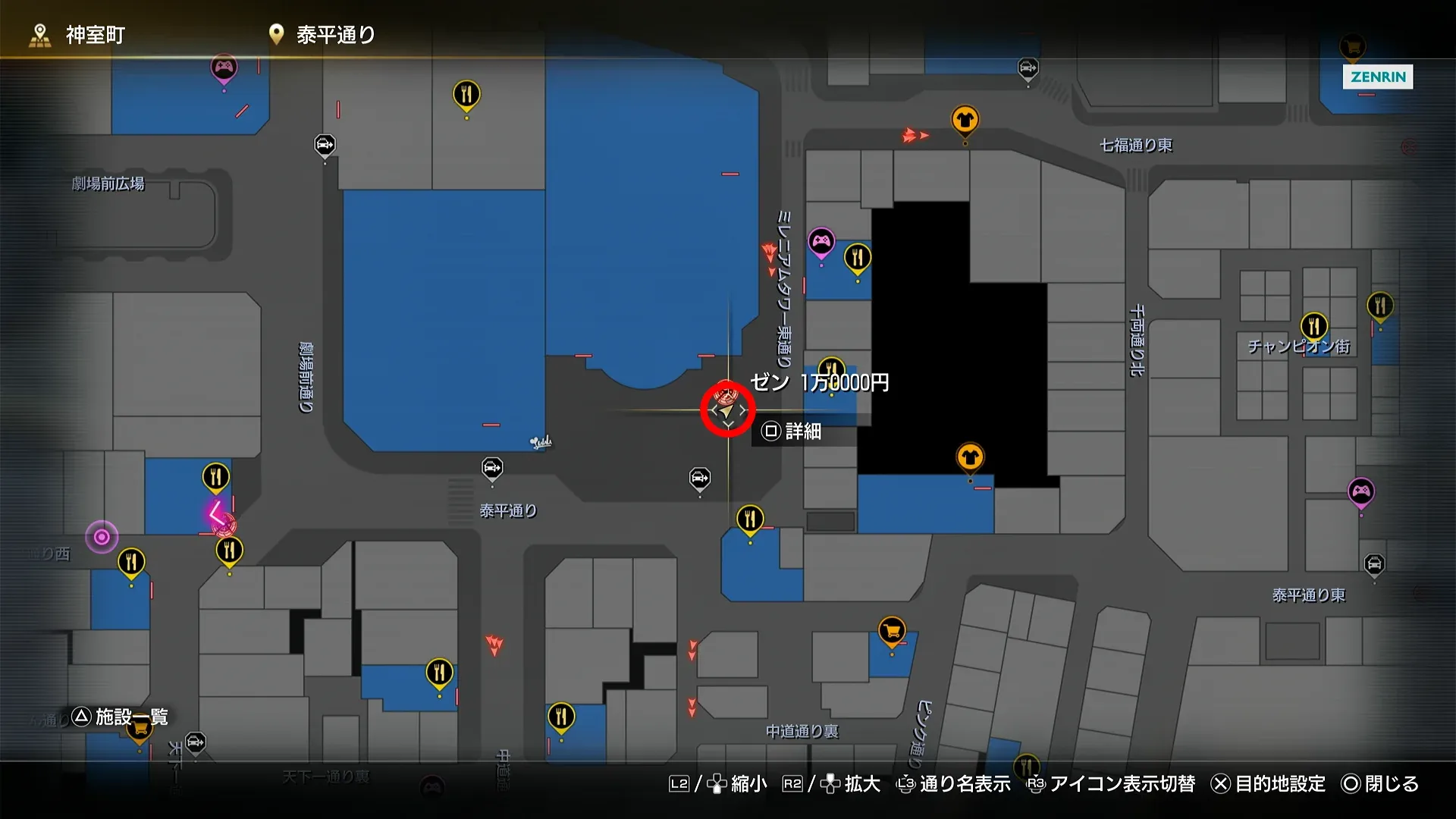Screen dimensions: 1456x819
Task: Select the orange shirt shop icon near 七福通り東
Action: point(965,118)
